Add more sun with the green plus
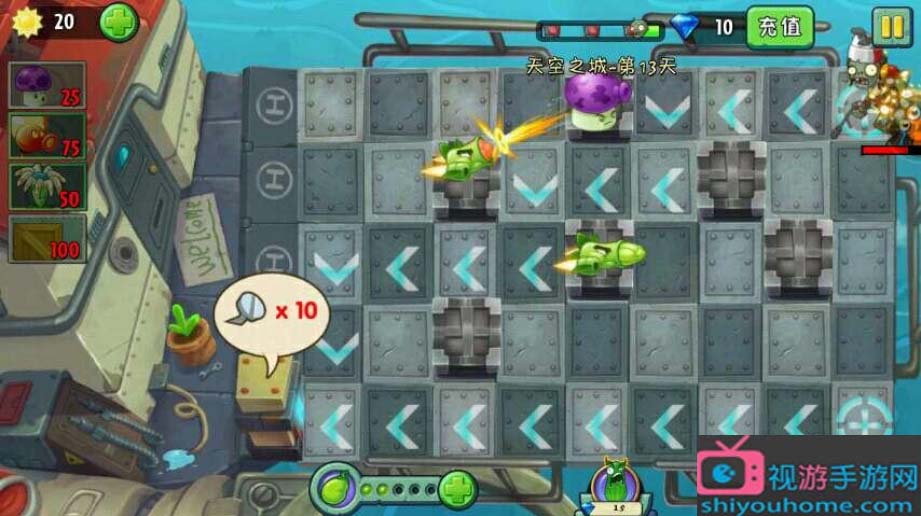The height and width of the screenshot is (516, 921). 118,22
